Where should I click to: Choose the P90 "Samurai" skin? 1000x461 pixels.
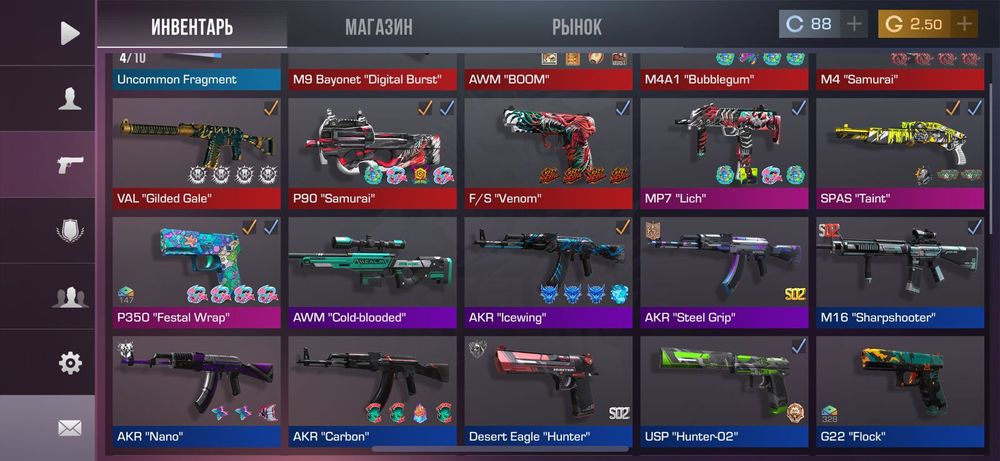pyautogui.click(x=372, y=152)
